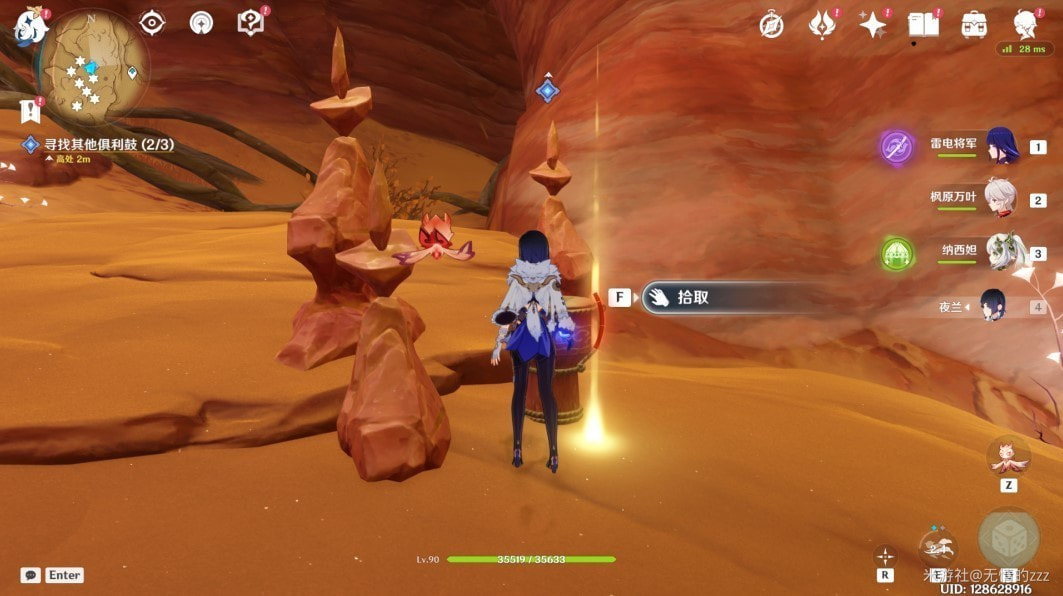Open the four-pointed star wish icon
Screen dimensions: 1063x596
point(873,25)
